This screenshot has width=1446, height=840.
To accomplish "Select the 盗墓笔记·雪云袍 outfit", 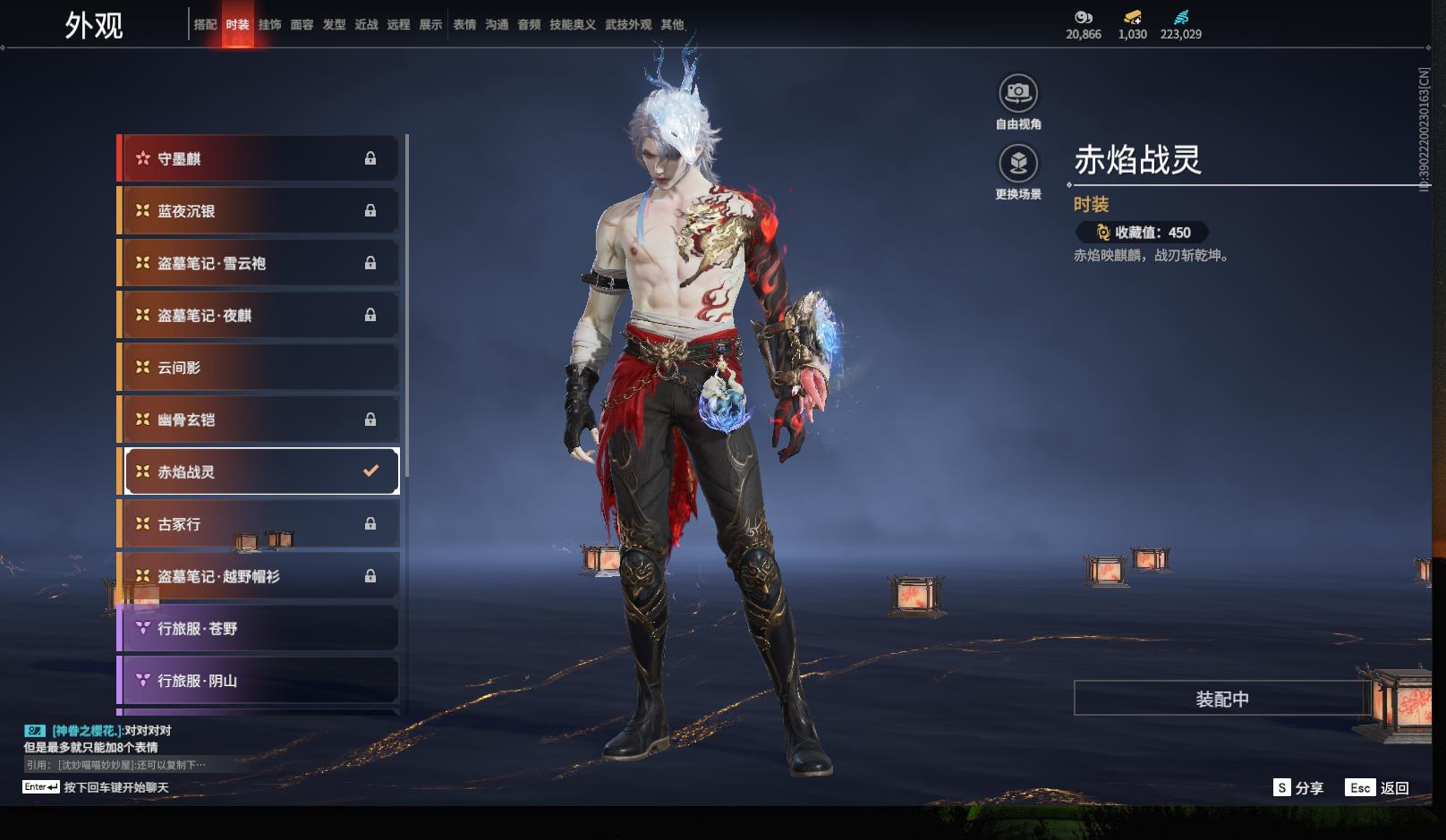I will (259, 263).
